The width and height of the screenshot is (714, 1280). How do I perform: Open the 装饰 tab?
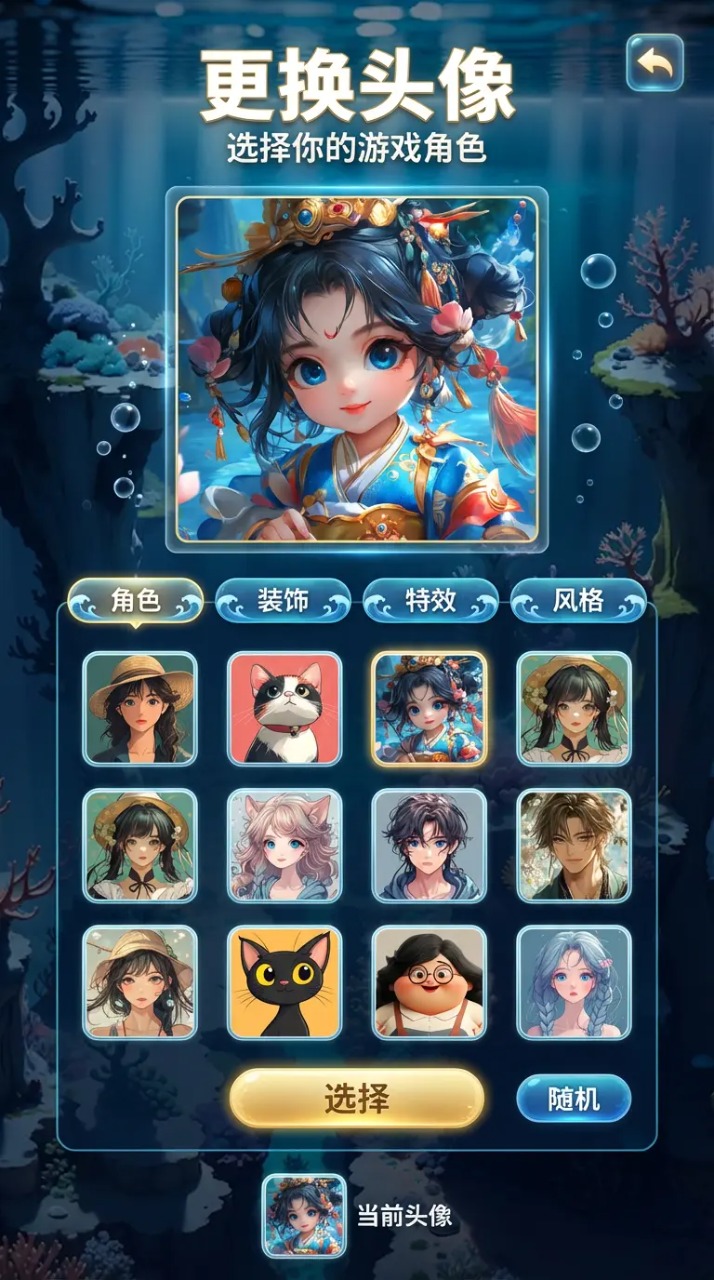coord(283,601)
